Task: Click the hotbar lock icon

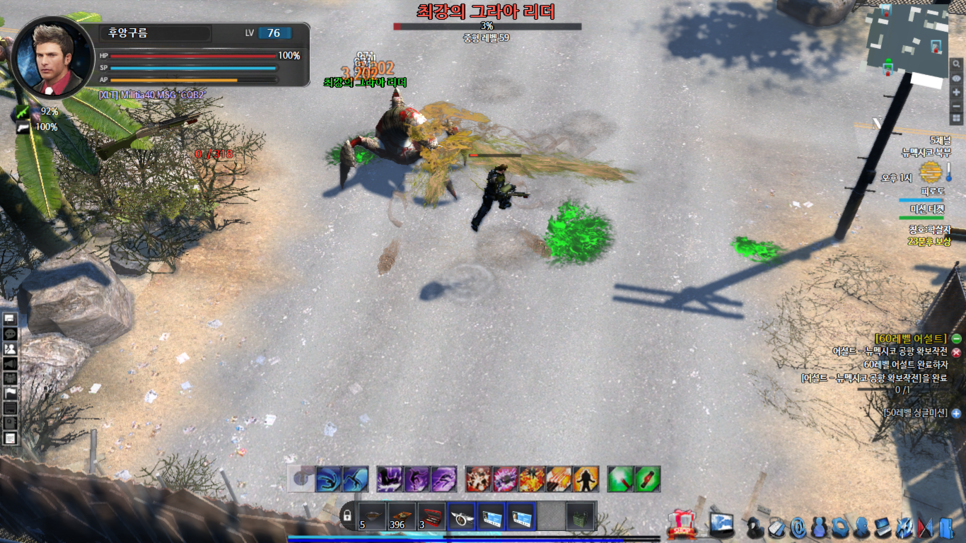Action: pos(347,517)
